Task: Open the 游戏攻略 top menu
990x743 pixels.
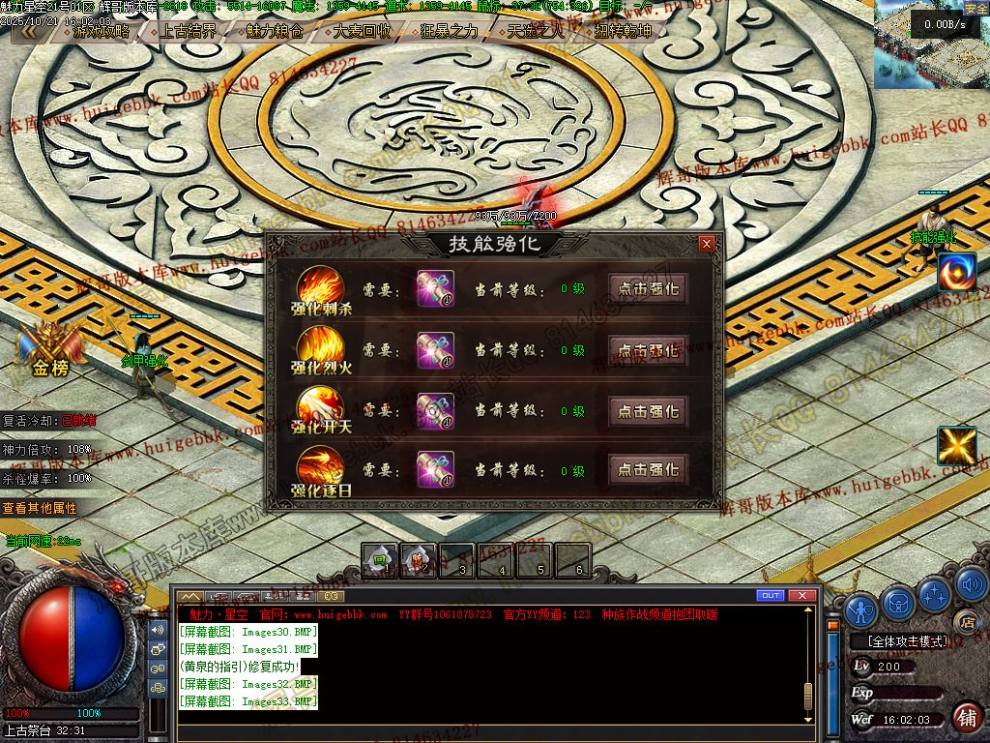Action: point(101,31)
